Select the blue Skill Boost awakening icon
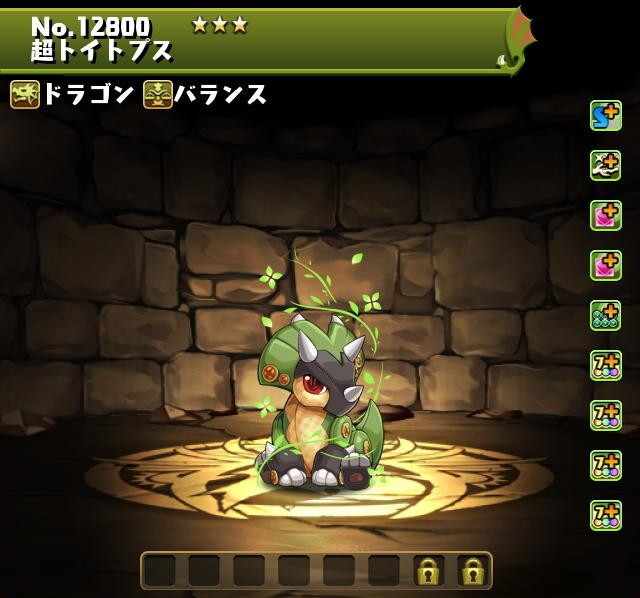The height and width of the screenshot is (598, 640). (x=605, y=116)
